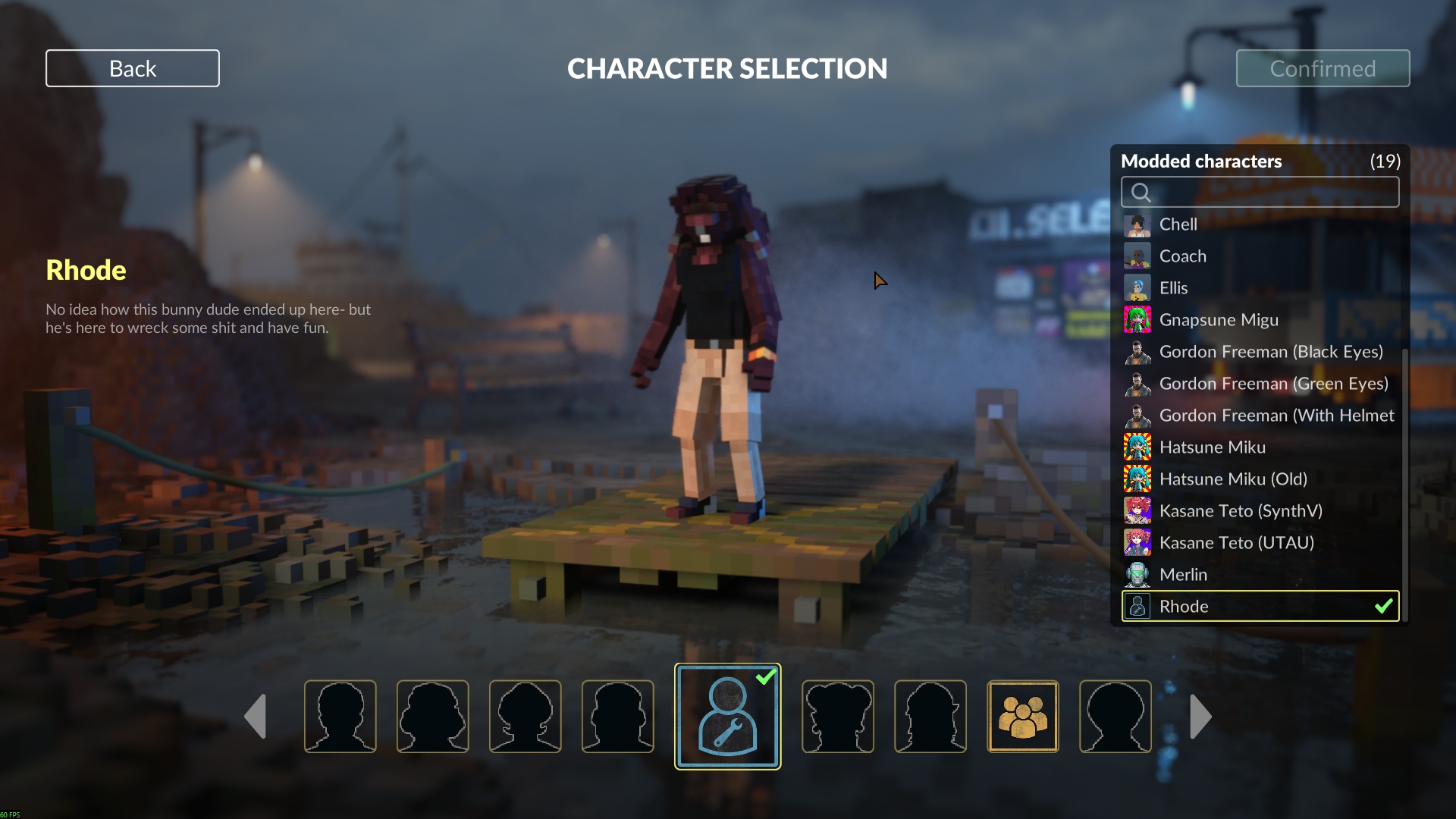Select Gordon Freeman (Green Eyes)
Viewport: 1456px width, 819px height.
click(x=1273, y=384)
